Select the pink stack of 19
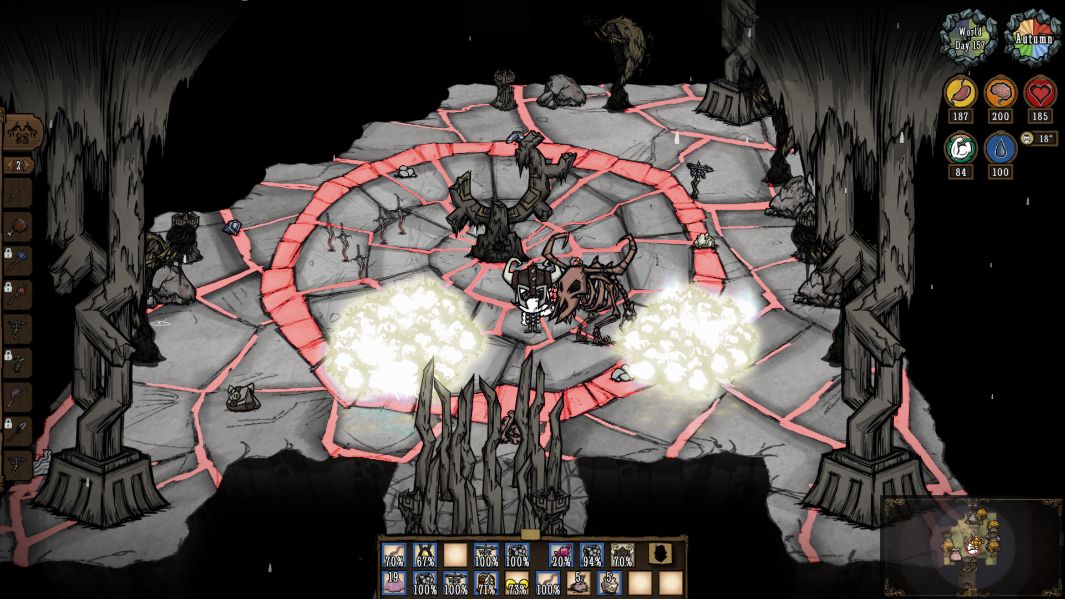The image size is (1065, 599). click(x=394, y=583)
